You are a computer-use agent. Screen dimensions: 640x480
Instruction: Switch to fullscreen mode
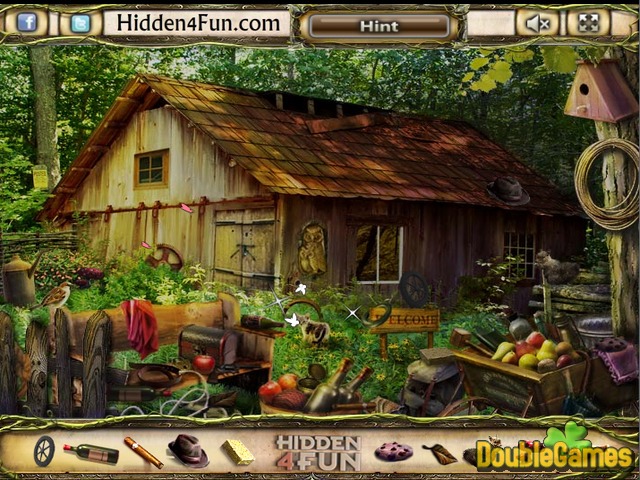click(x=589, y=22)
